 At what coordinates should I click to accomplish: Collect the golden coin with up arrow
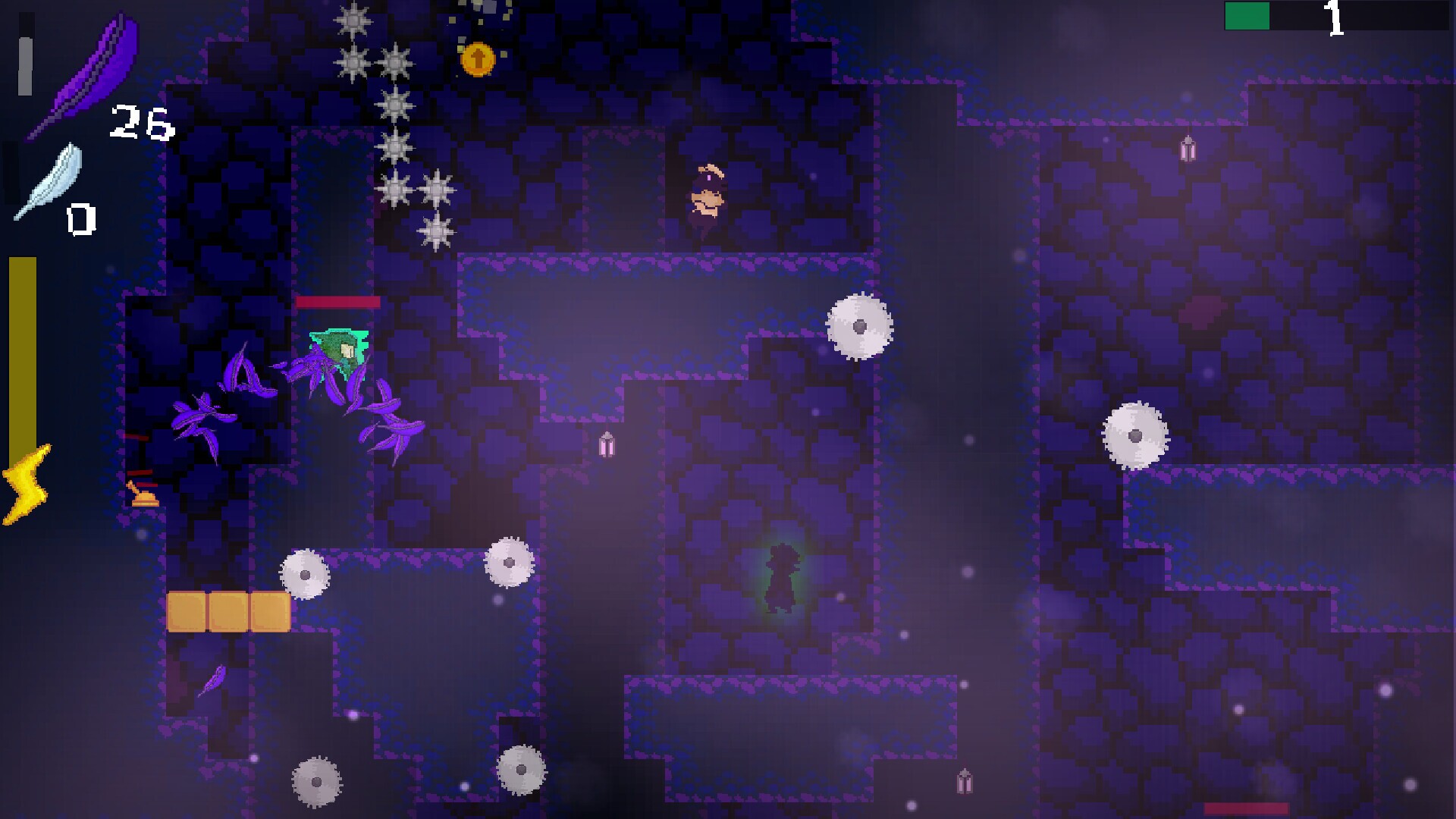coord(478,59)
